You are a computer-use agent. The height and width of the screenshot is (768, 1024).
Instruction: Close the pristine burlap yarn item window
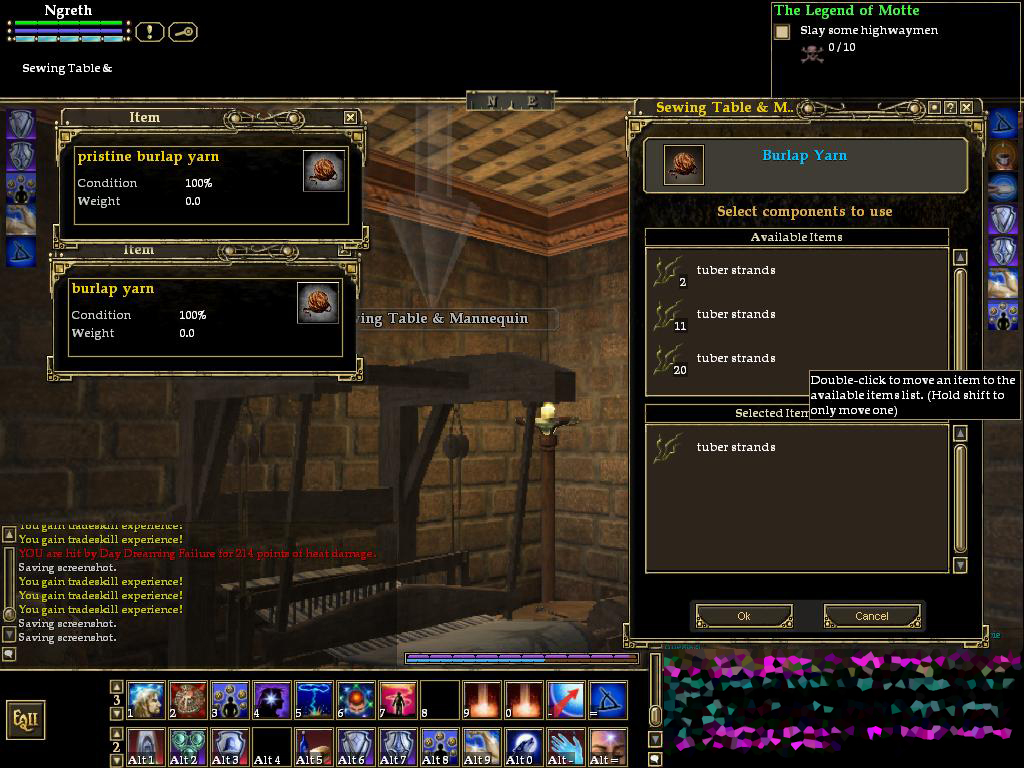[x=350, y=117]
